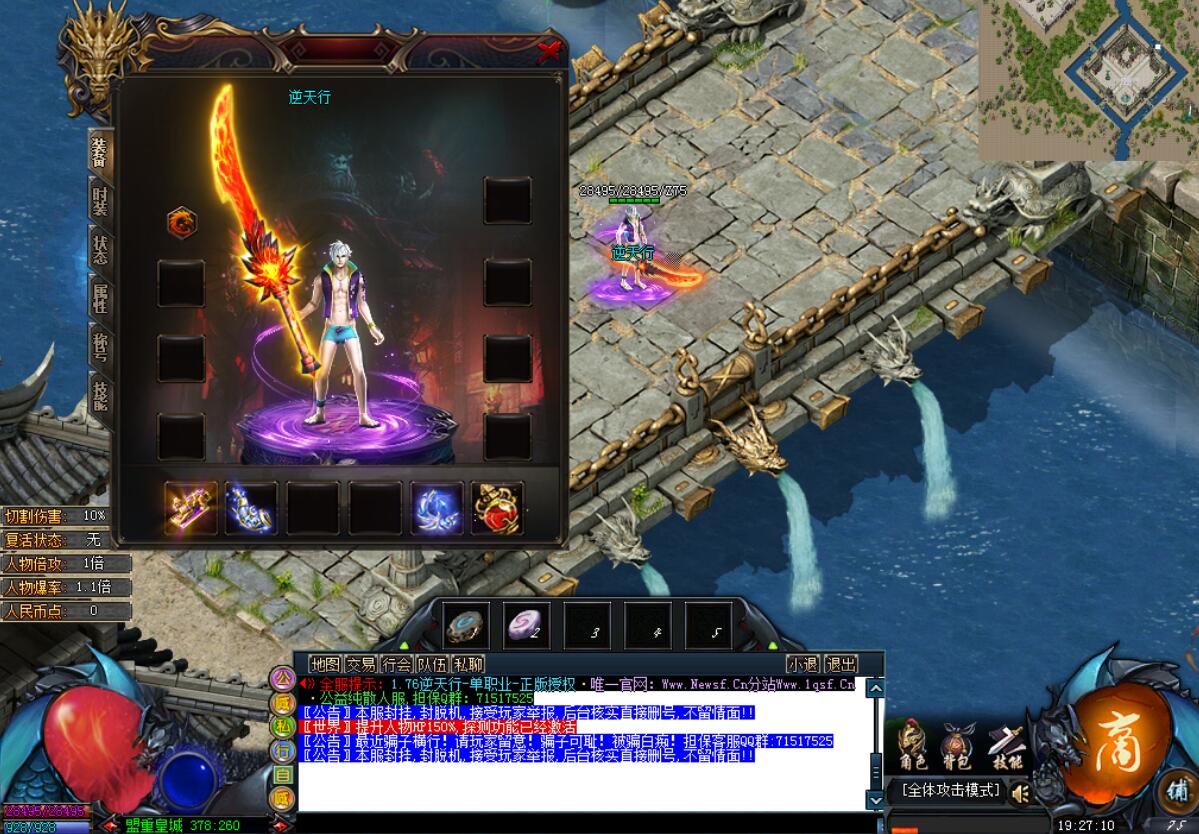Click the golden belt equipment slot
The width and height of the screenshot is (1199, 834).
[190, 508]
